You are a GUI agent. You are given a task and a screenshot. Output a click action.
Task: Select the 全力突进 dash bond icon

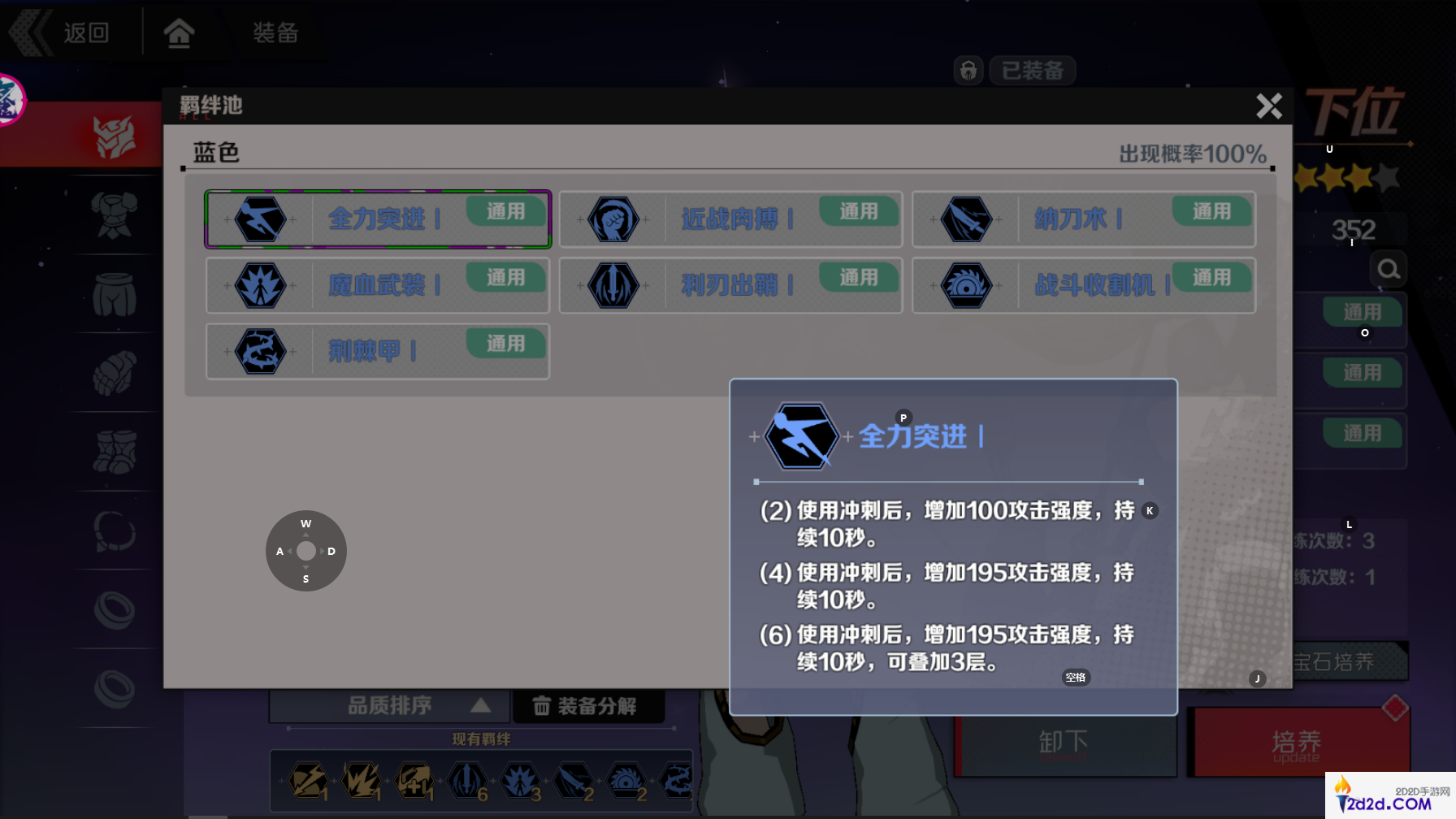click(260, 219)
